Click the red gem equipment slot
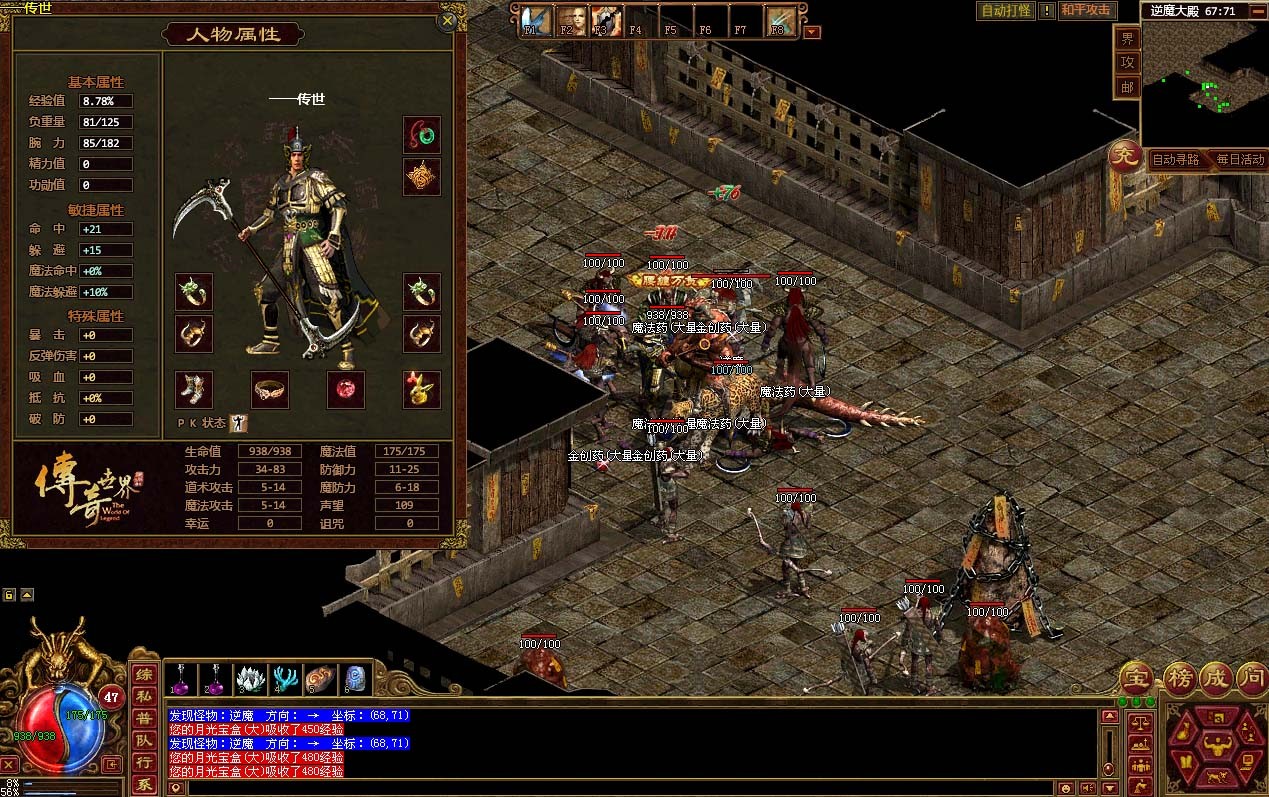The width and height of the screenshot is (1269, 797). pos(346,390)
